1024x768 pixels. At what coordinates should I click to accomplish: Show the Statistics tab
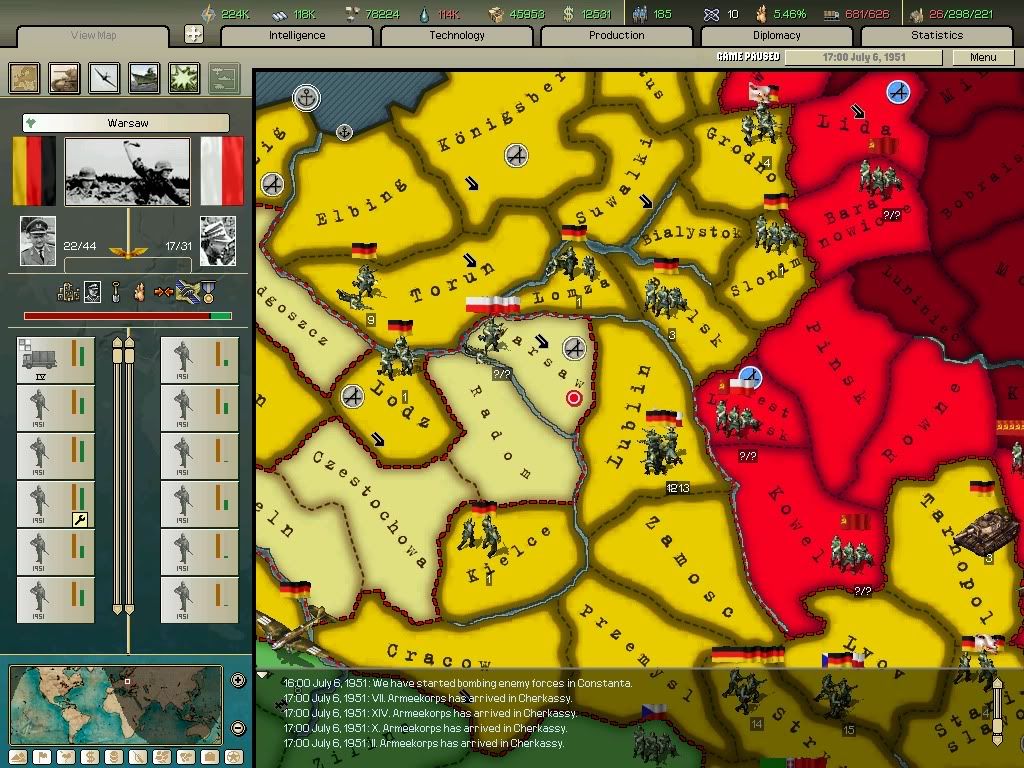point(937,36)
